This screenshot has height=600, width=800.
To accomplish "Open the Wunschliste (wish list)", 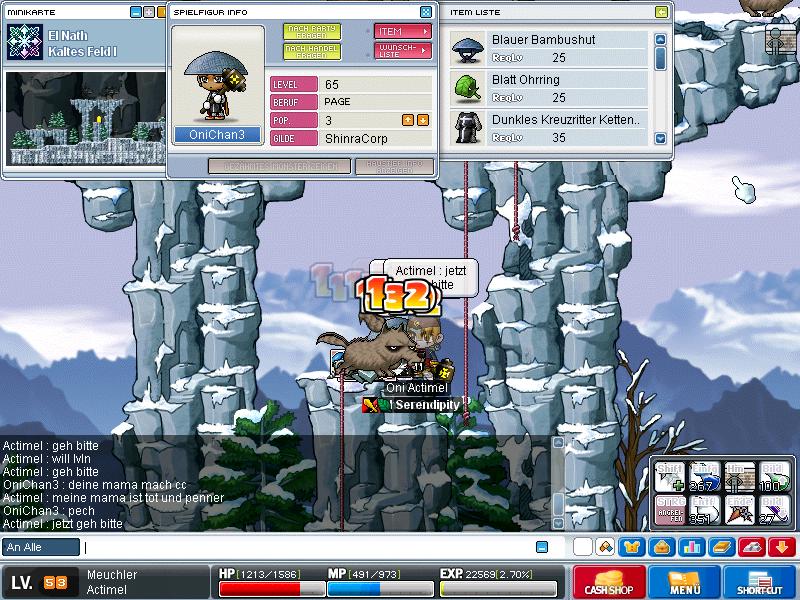I will point(402,50).
